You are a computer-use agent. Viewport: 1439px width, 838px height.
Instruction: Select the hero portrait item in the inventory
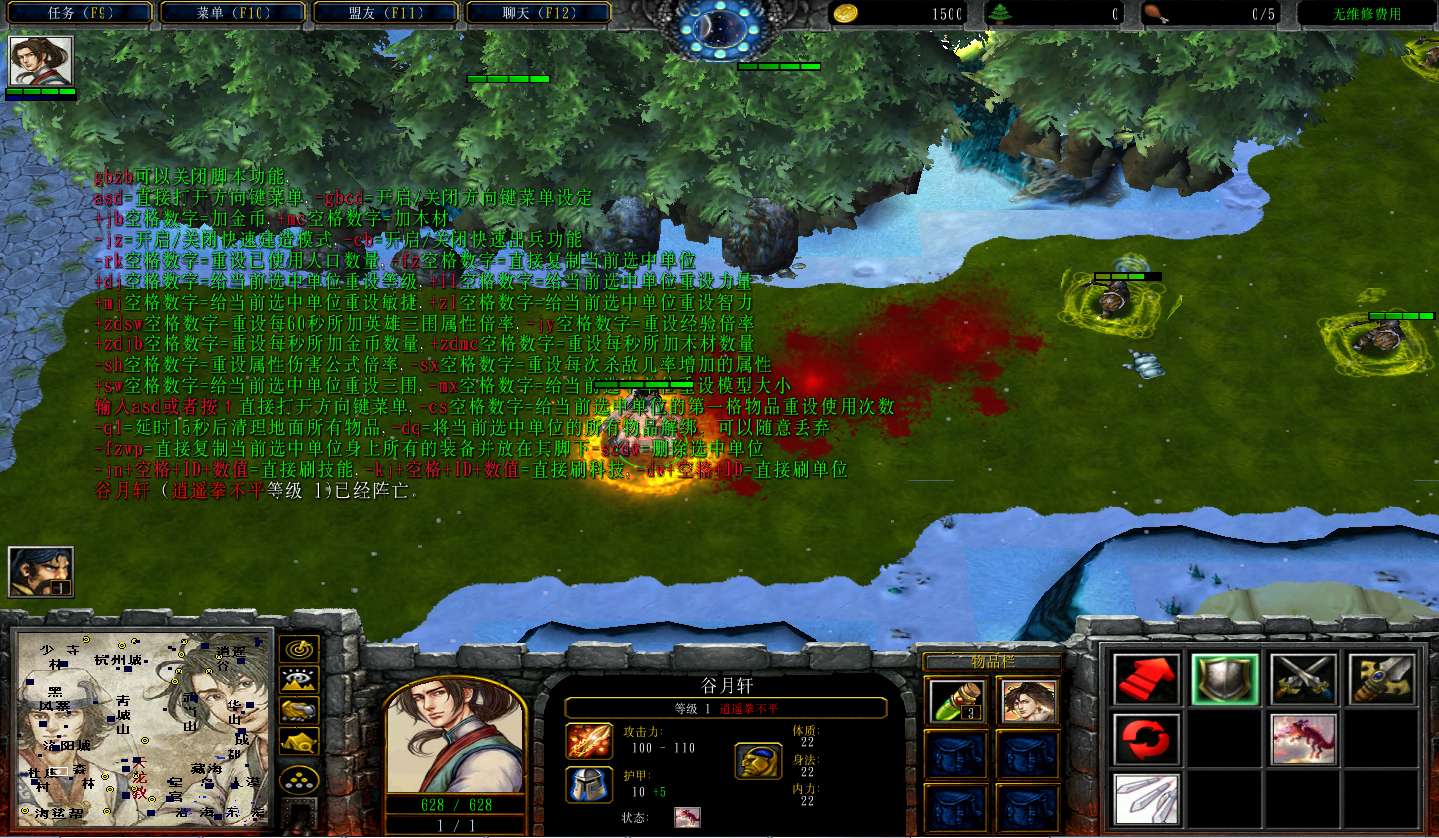(x=1027, y=701)
